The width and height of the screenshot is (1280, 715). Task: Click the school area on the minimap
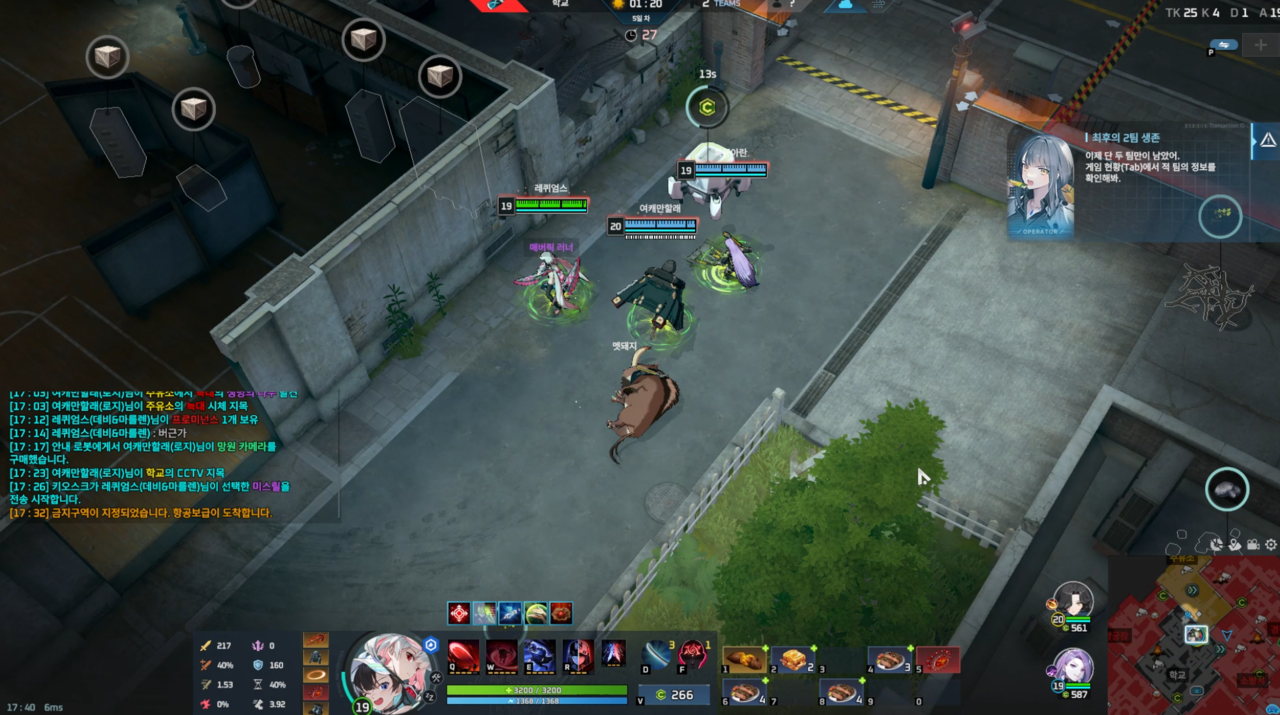click(1177, 675)
